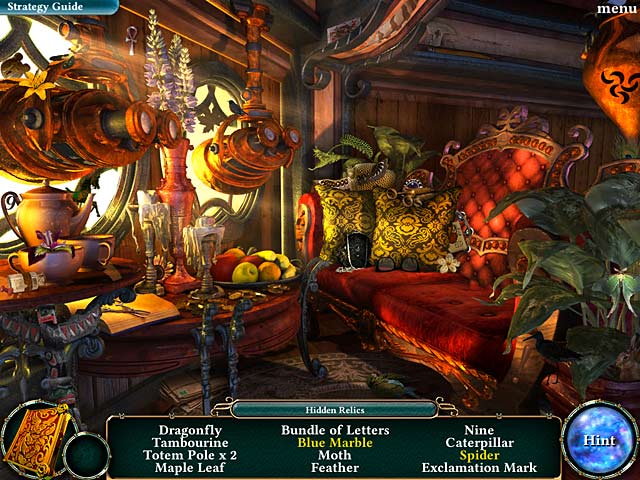This screenshot has height=480, width=640.
Task: Use the glowing Hint orb
Action: pyautogui.click(x=598, y=440)
